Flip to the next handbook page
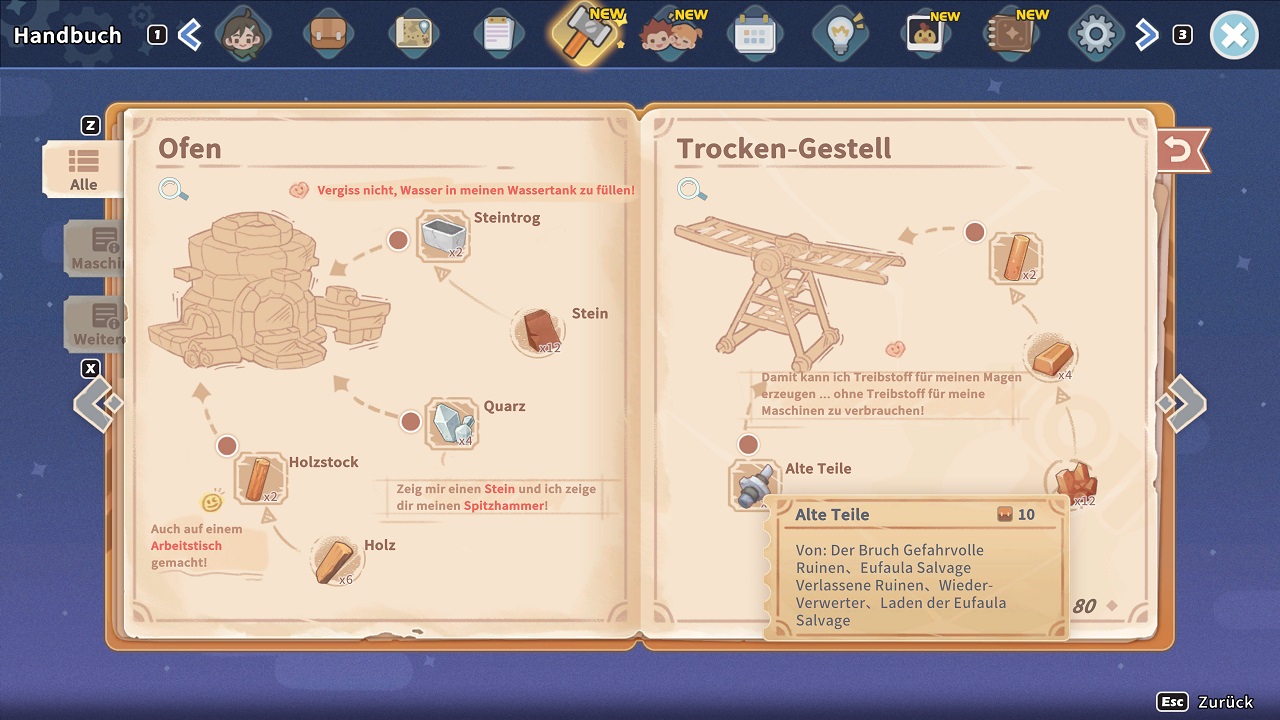Screen dimensions: 1280x720 [1181, 403]
